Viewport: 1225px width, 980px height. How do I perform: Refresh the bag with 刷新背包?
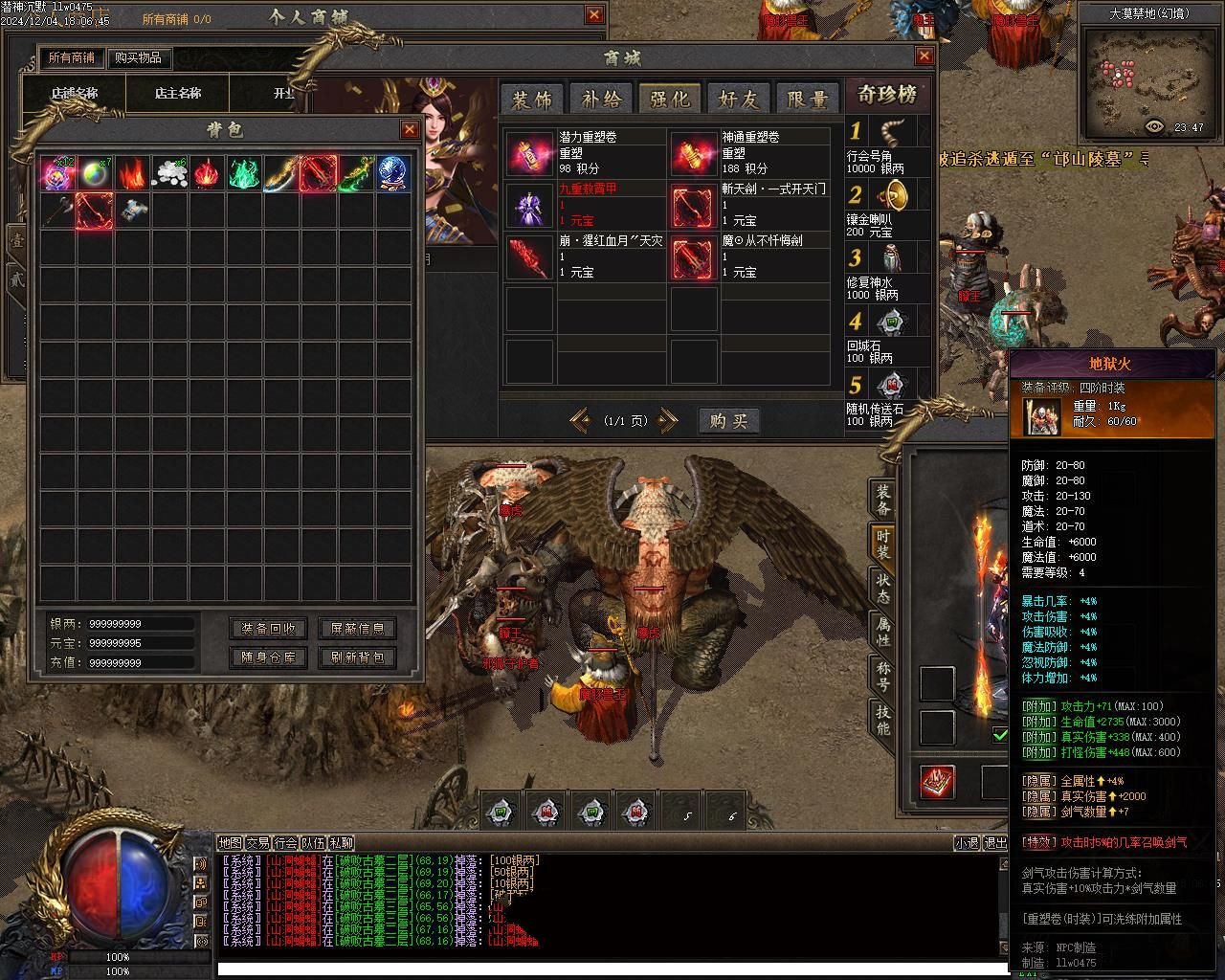point(357,657)
